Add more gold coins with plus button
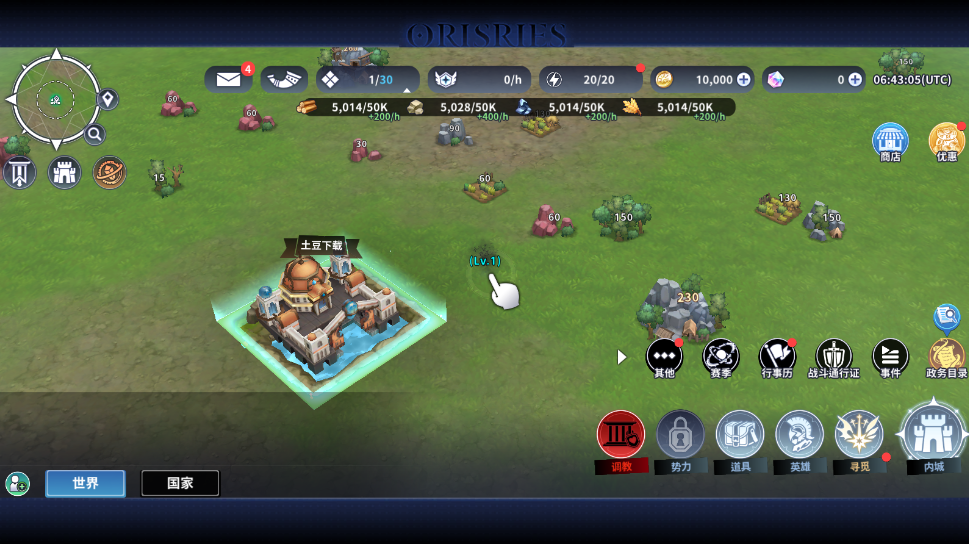The image size is (969, 544). point(743,79)
